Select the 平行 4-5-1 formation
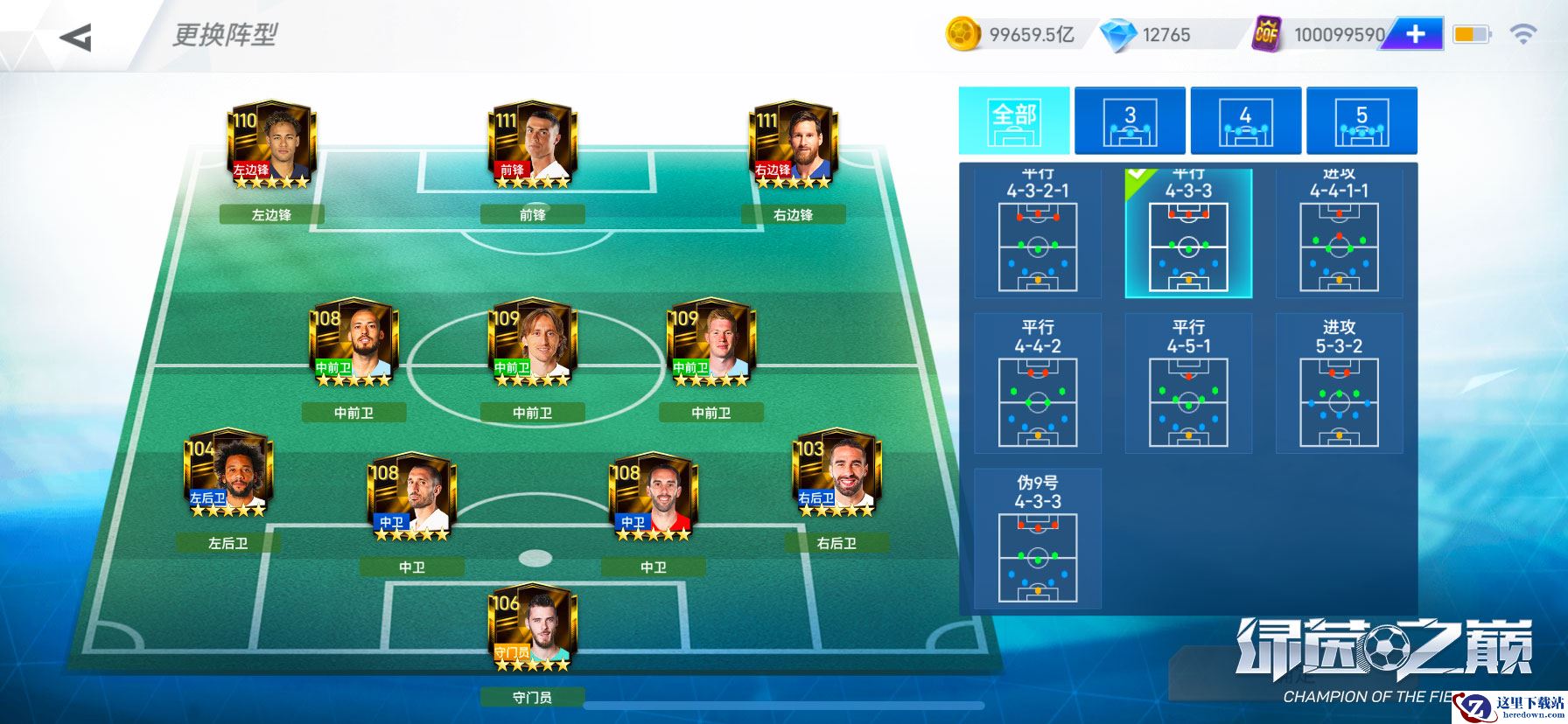Viewport: 1568px width, 724px height. pos(1188,383)
